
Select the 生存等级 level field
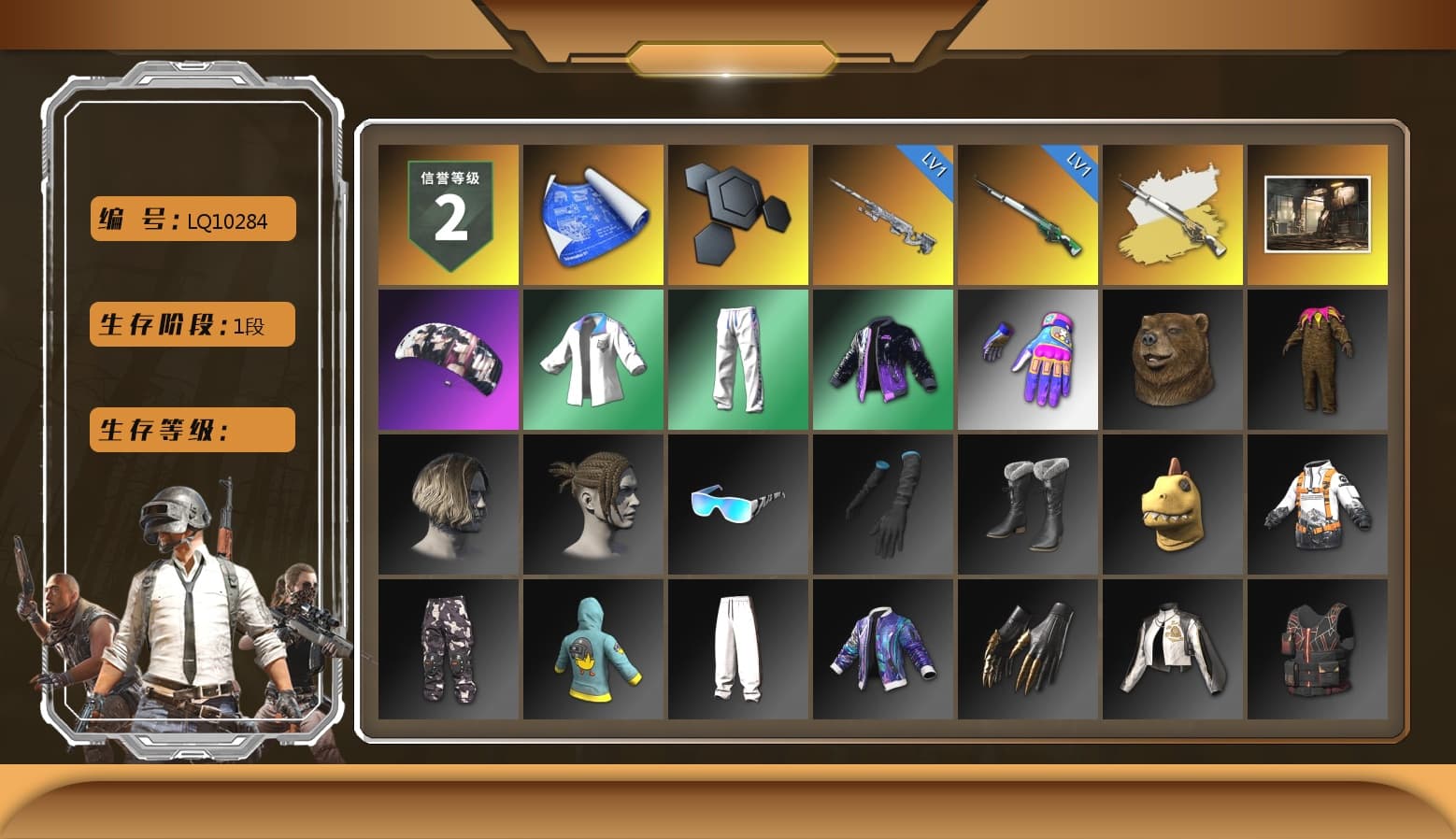coord(191,430)
